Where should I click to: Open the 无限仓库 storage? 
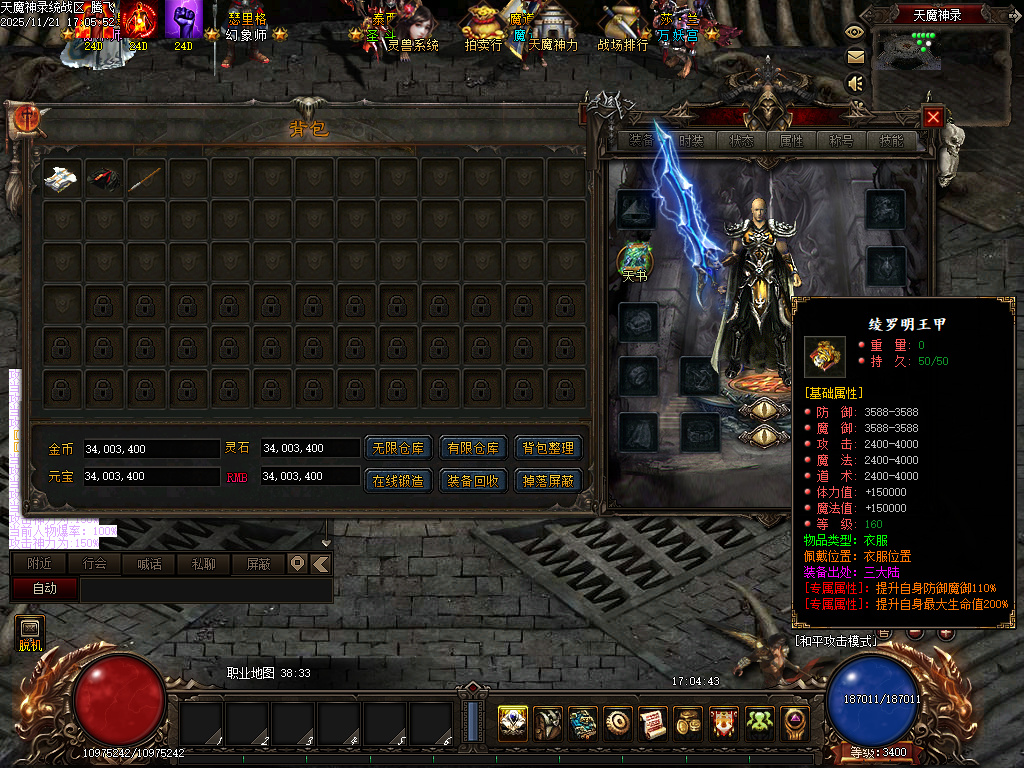click(398, 448)
